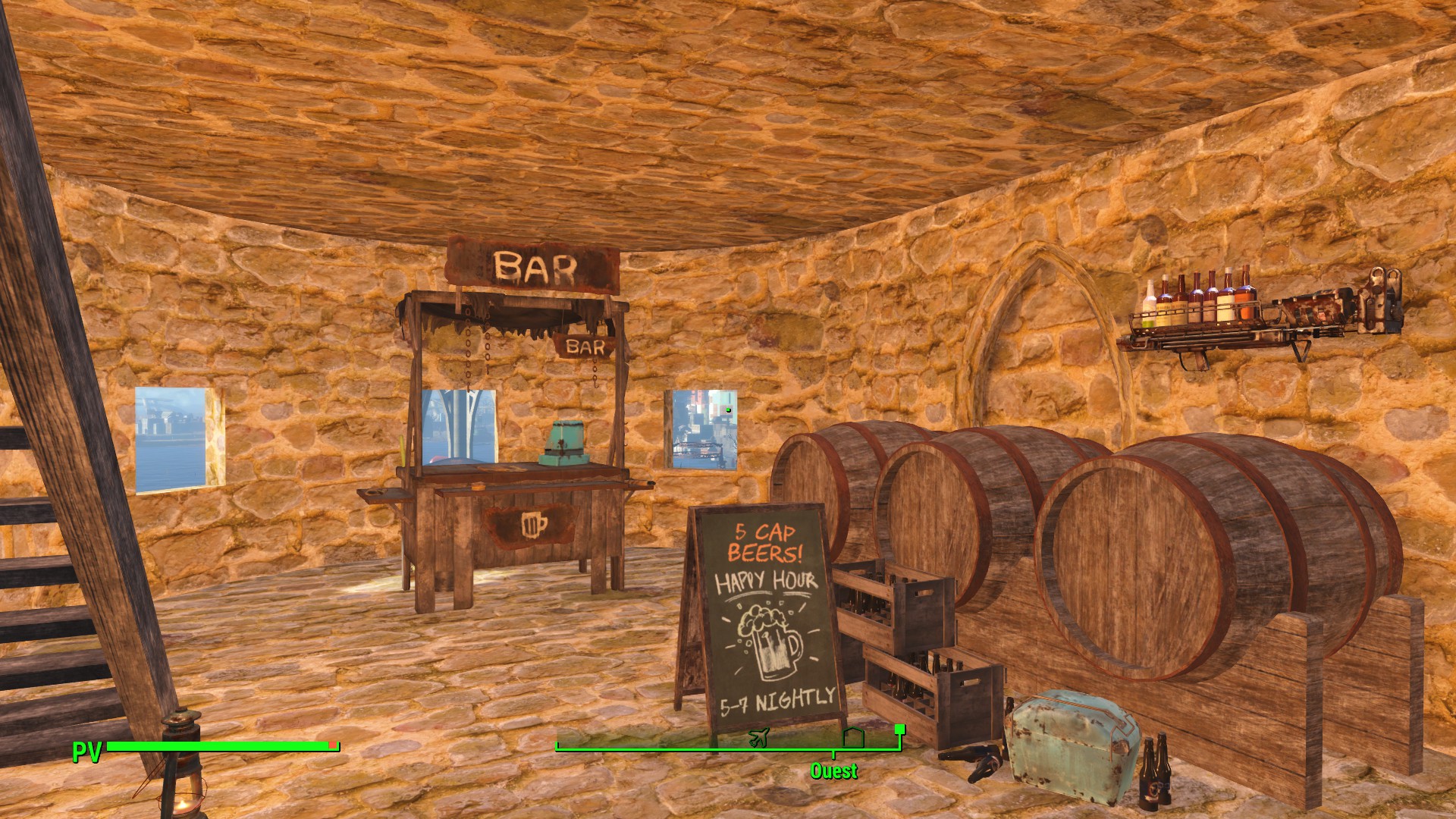
Task: Click the solid green quest marker square
Action: tap(900, 730)
